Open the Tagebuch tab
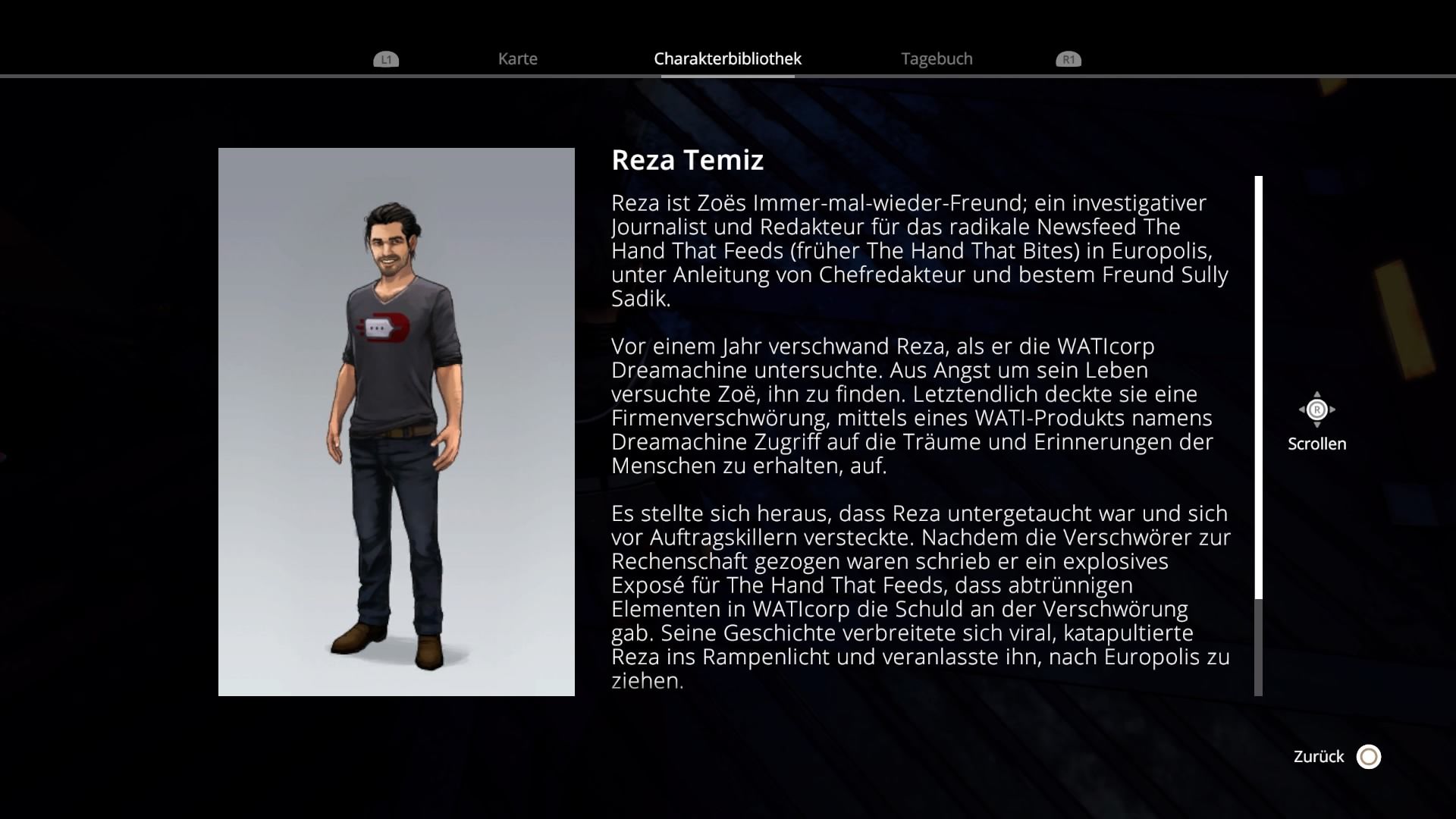The width and height of the screenshot is (1456, 819). pos(936,59)
